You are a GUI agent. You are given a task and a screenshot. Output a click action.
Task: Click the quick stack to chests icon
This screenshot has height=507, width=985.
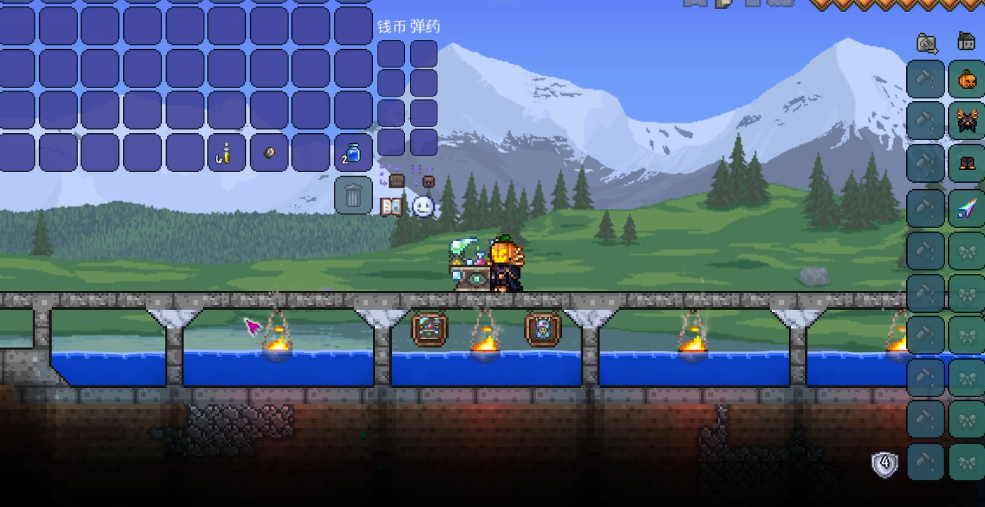pyautogui.click(x=396, y=181)
